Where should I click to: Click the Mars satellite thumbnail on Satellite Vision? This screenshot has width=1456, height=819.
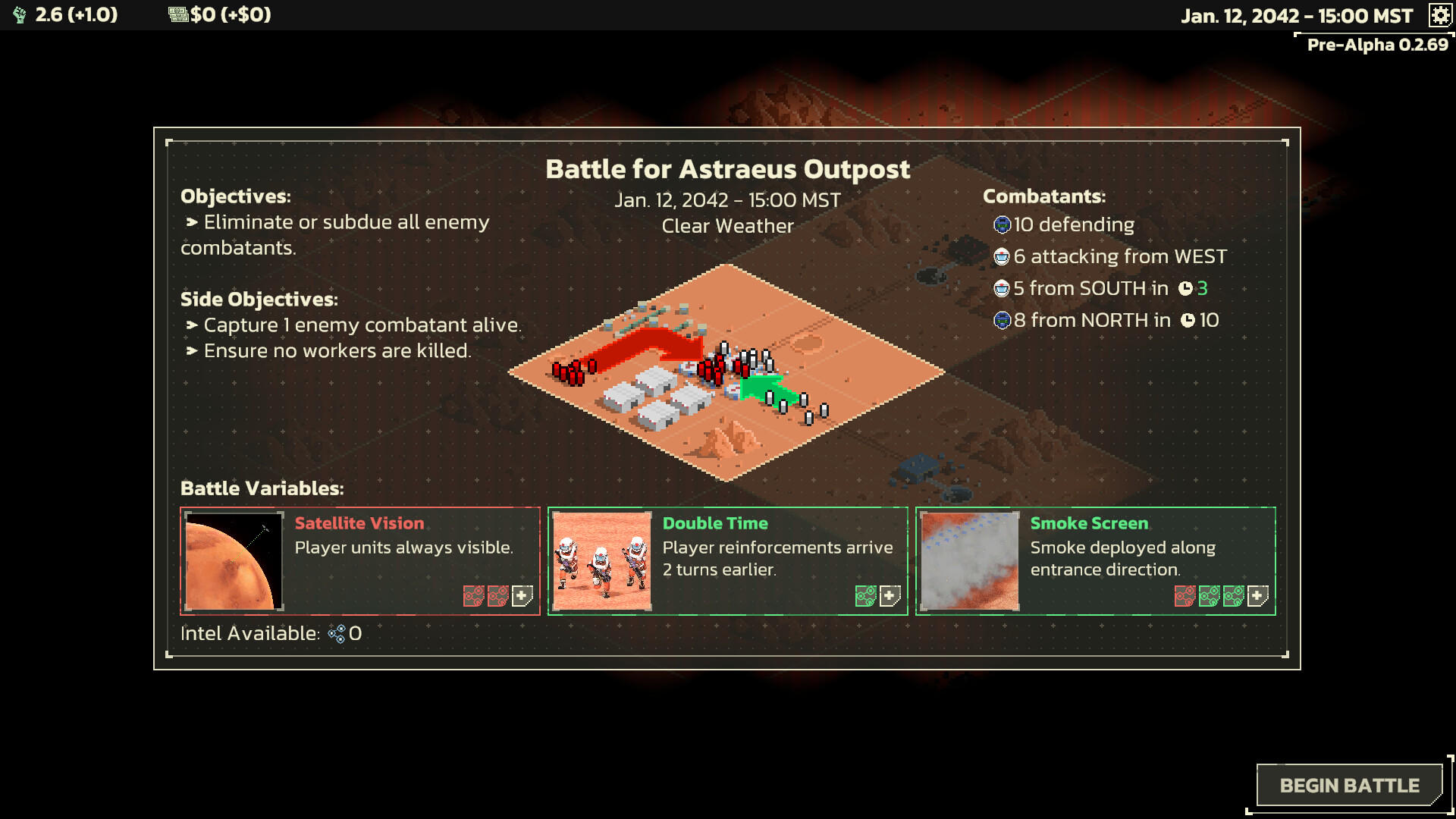coord(233,561)
